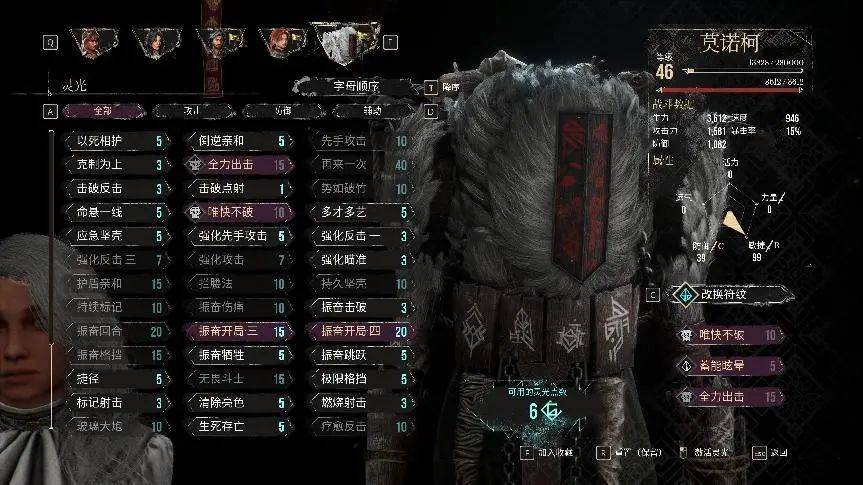The width and height of the screenshot is (863, 485).
Task: Select the 生死存亡 skill entry
Action: tap(236, 427)
